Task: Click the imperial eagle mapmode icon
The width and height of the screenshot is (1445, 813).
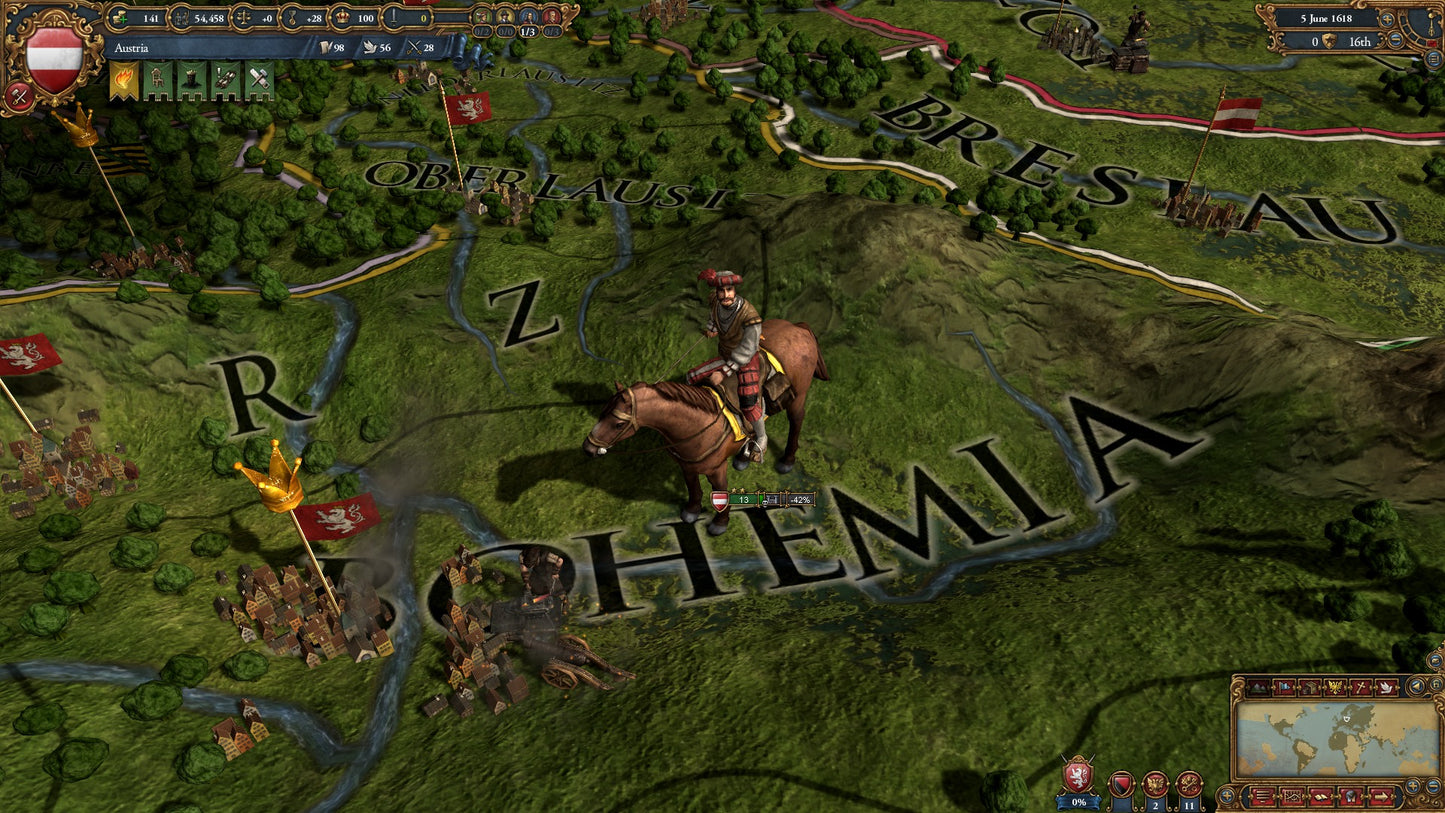Action: pos(1334,686)
